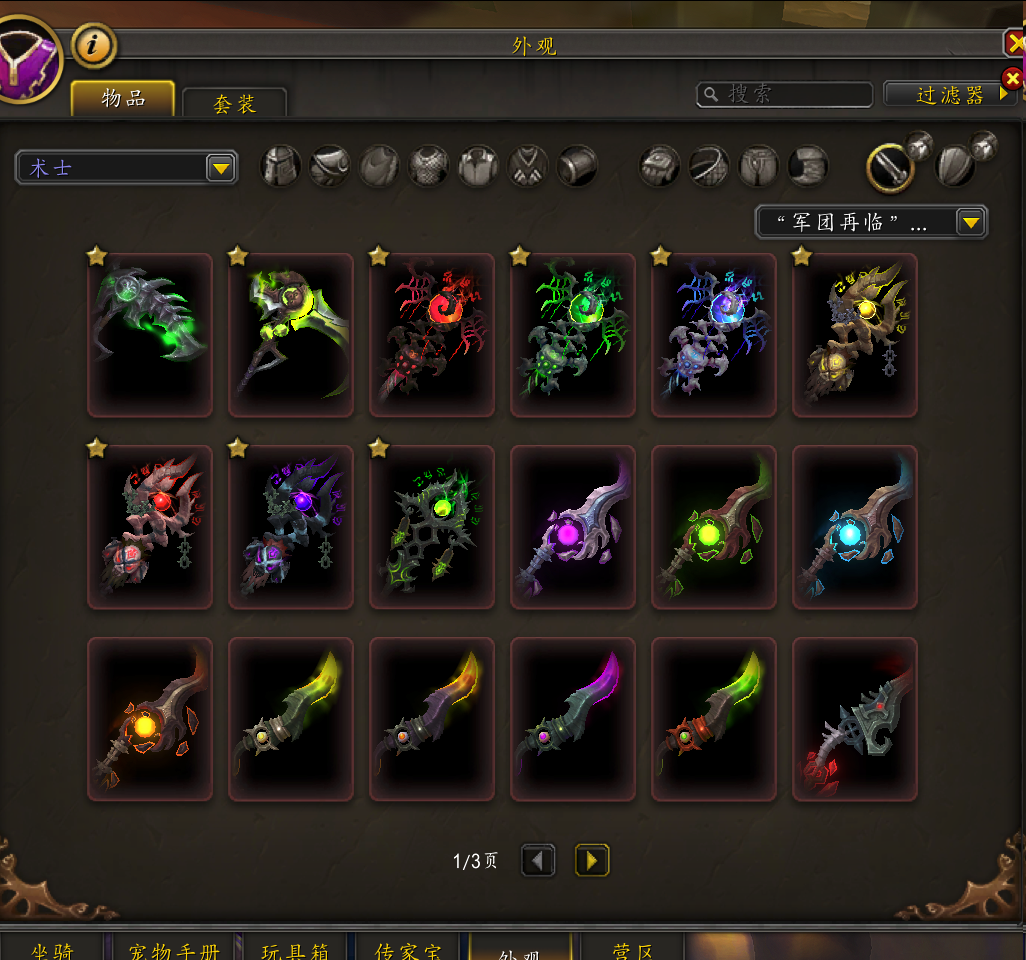Select the orange-orb scepter appearance

(x=150, y=719)
